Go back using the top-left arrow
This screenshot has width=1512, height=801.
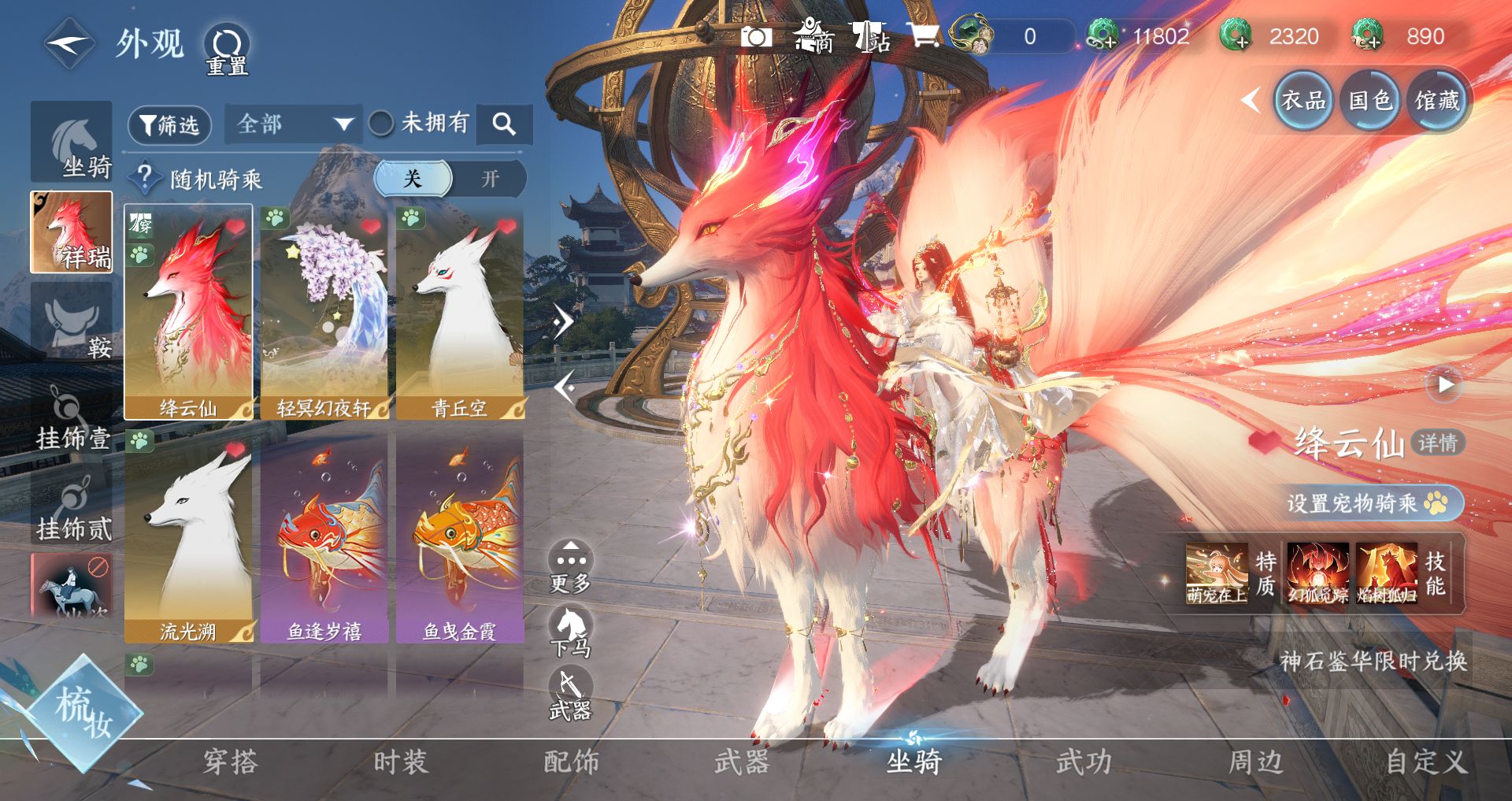coord(69,43)
